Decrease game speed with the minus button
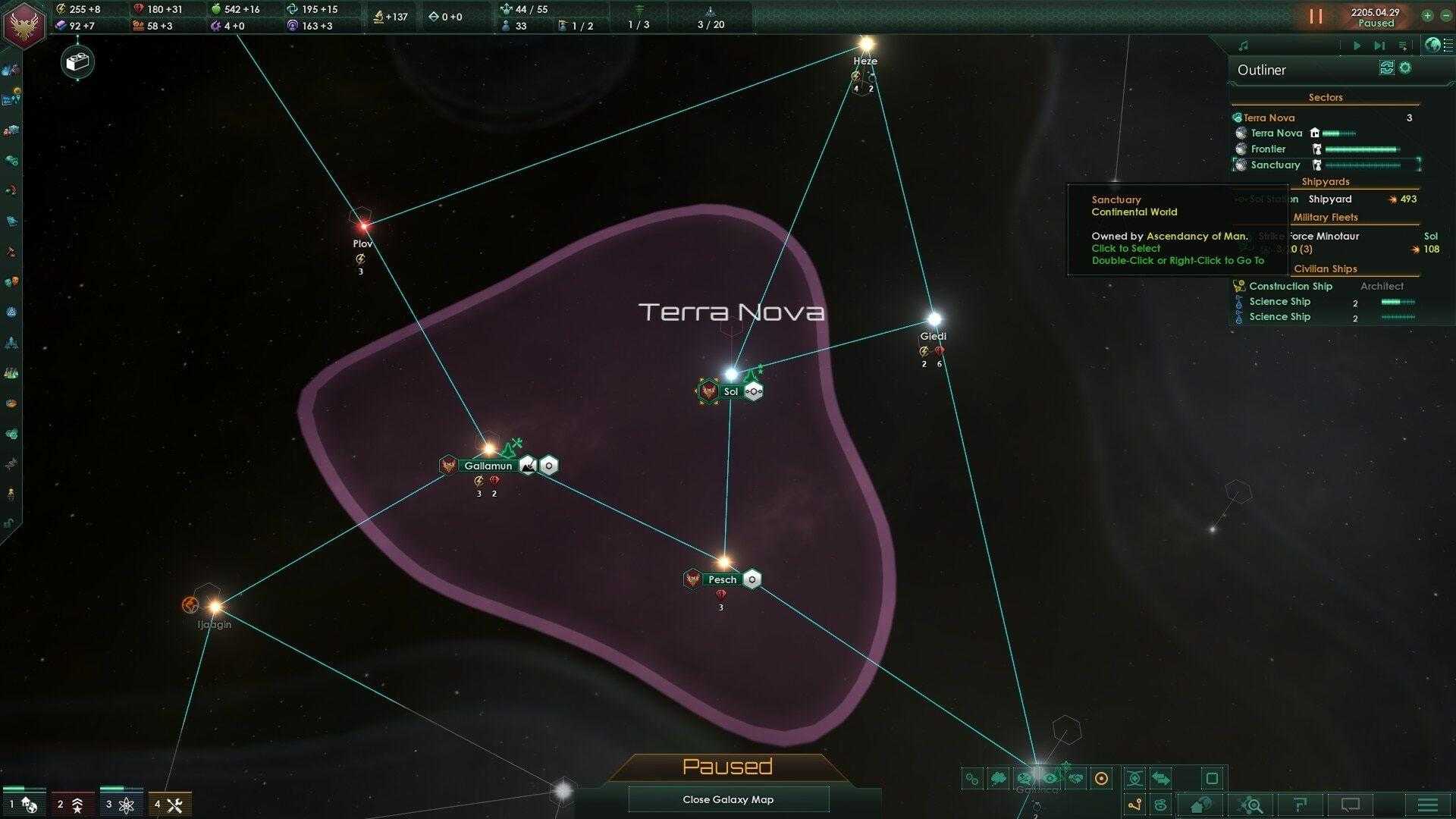Image resolution: width=1456 pixels, height=819 pixels. click(1445, 16)
